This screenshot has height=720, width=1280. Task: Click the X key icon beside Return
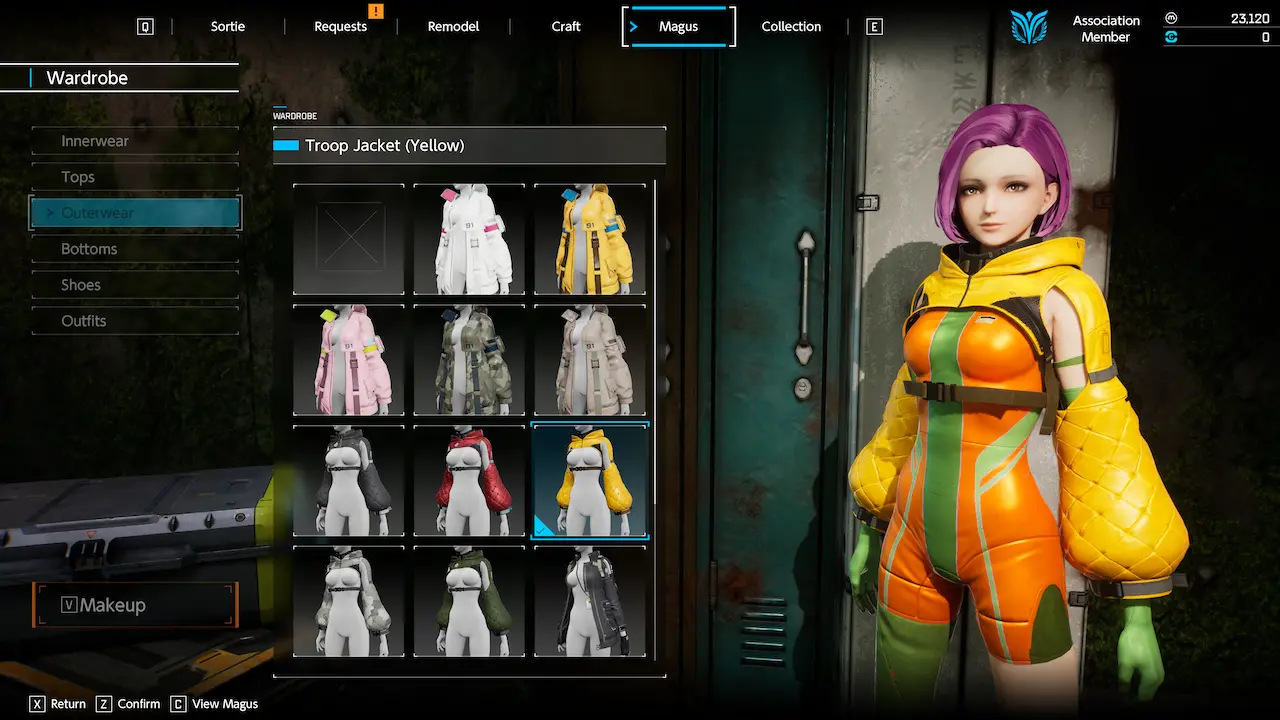37,703
